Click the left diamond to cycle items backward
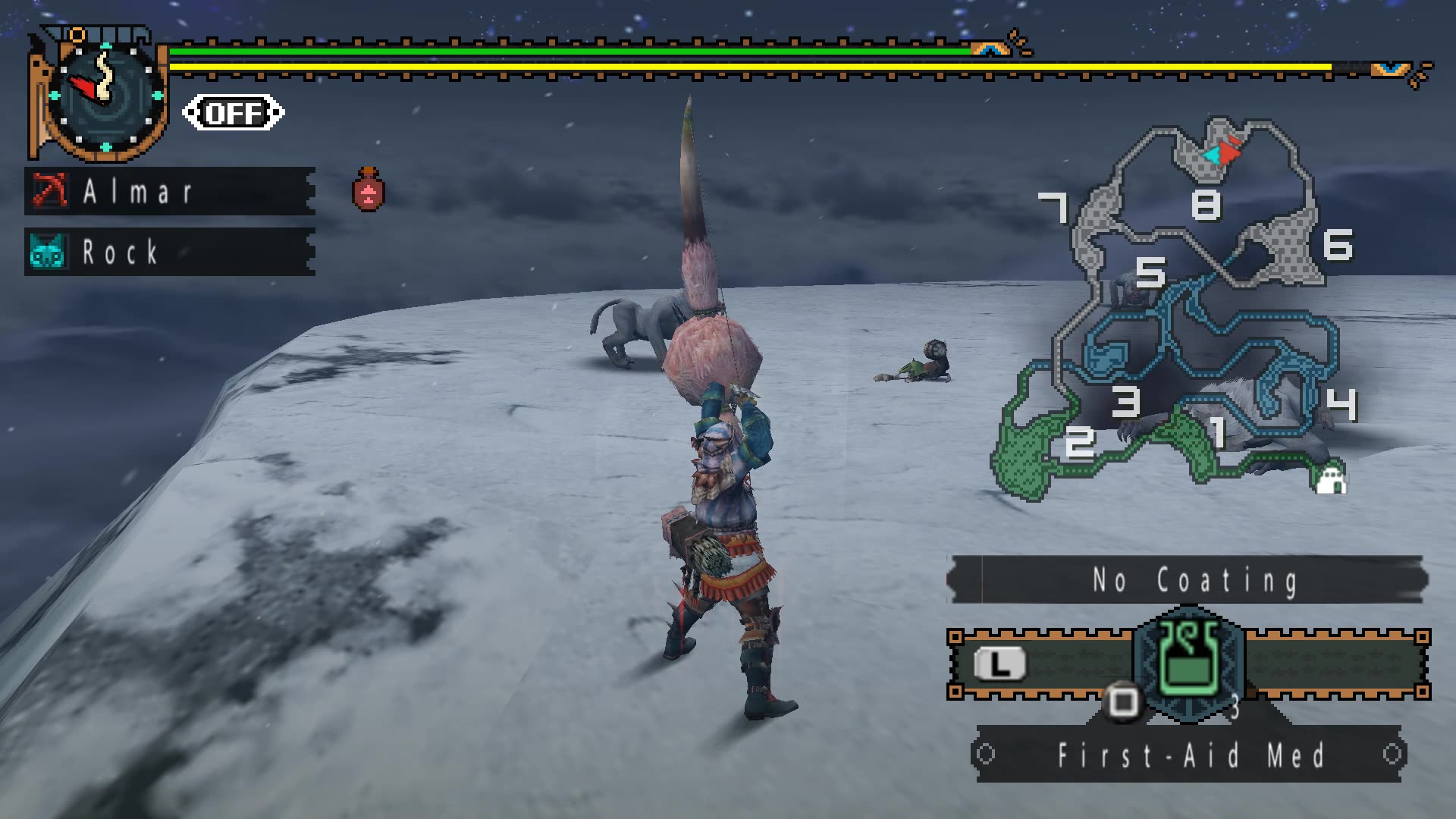The image size is (1456, 819). coord(986,754)
